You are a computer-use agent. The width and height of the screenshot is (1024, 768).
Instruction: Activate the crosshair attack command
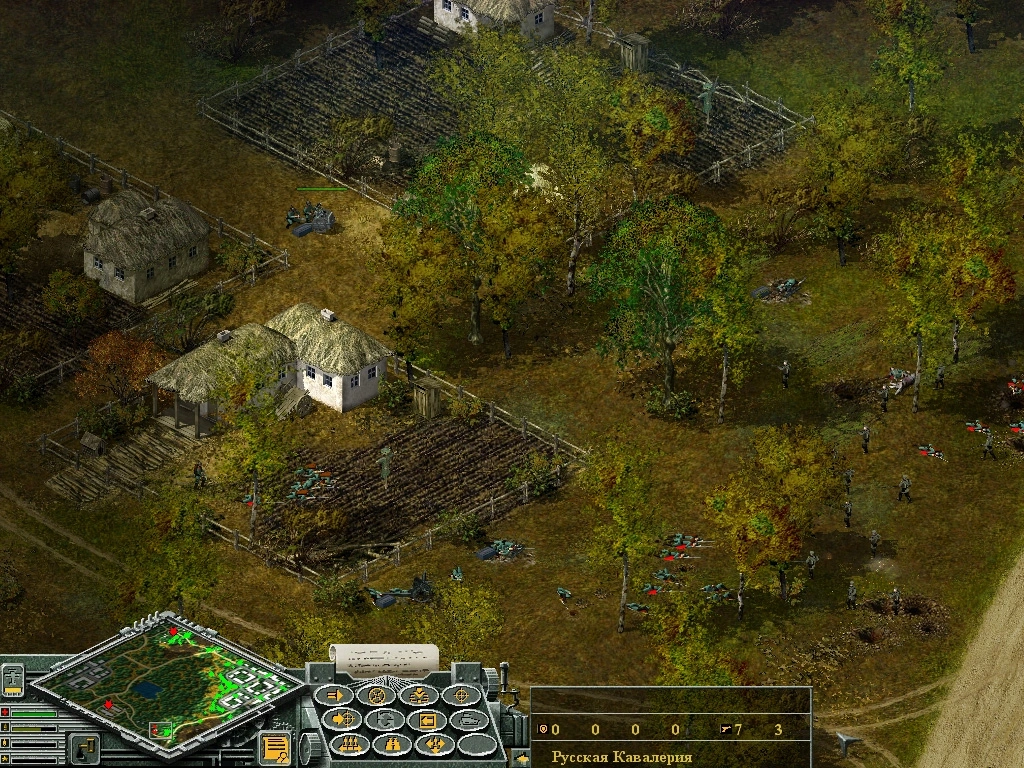point(461,695)
